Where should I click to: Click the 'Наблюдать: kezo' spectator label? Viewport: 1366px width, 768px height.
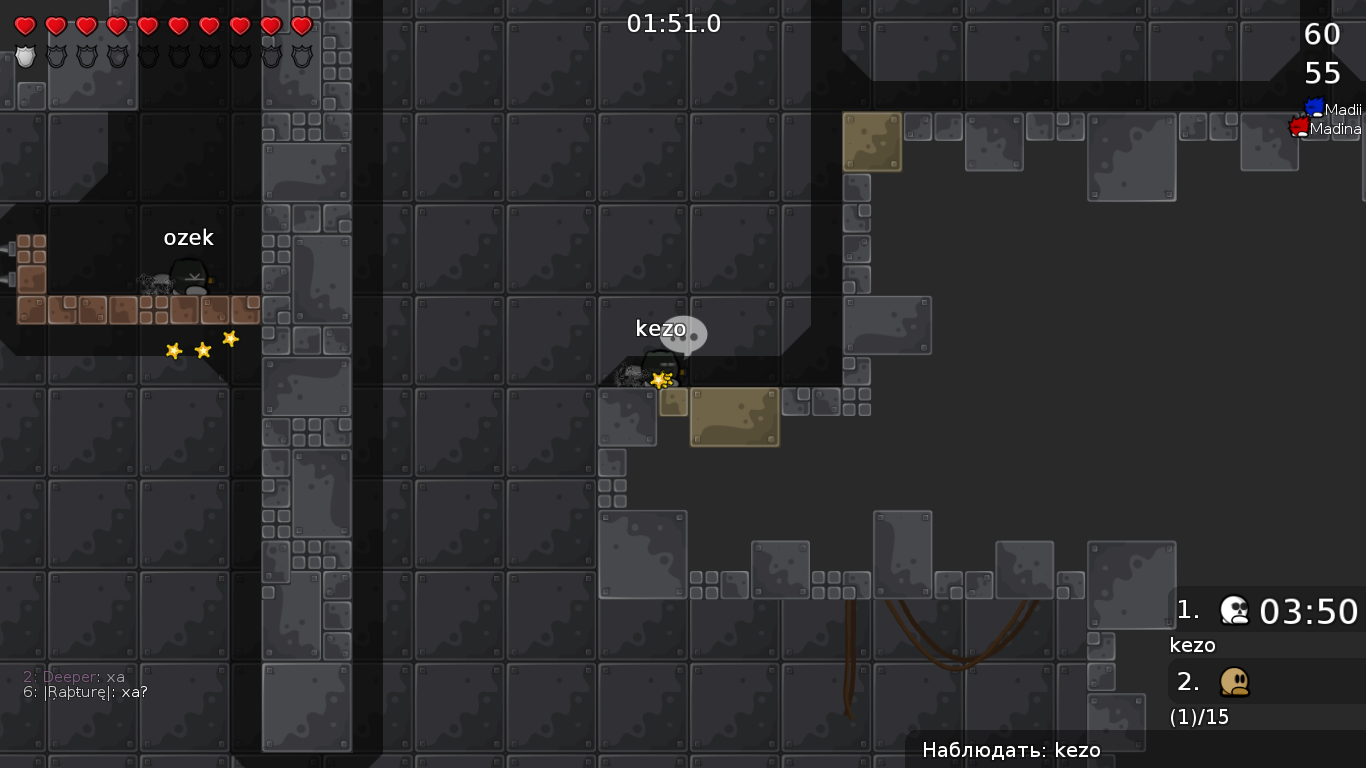click(1011, 750)
